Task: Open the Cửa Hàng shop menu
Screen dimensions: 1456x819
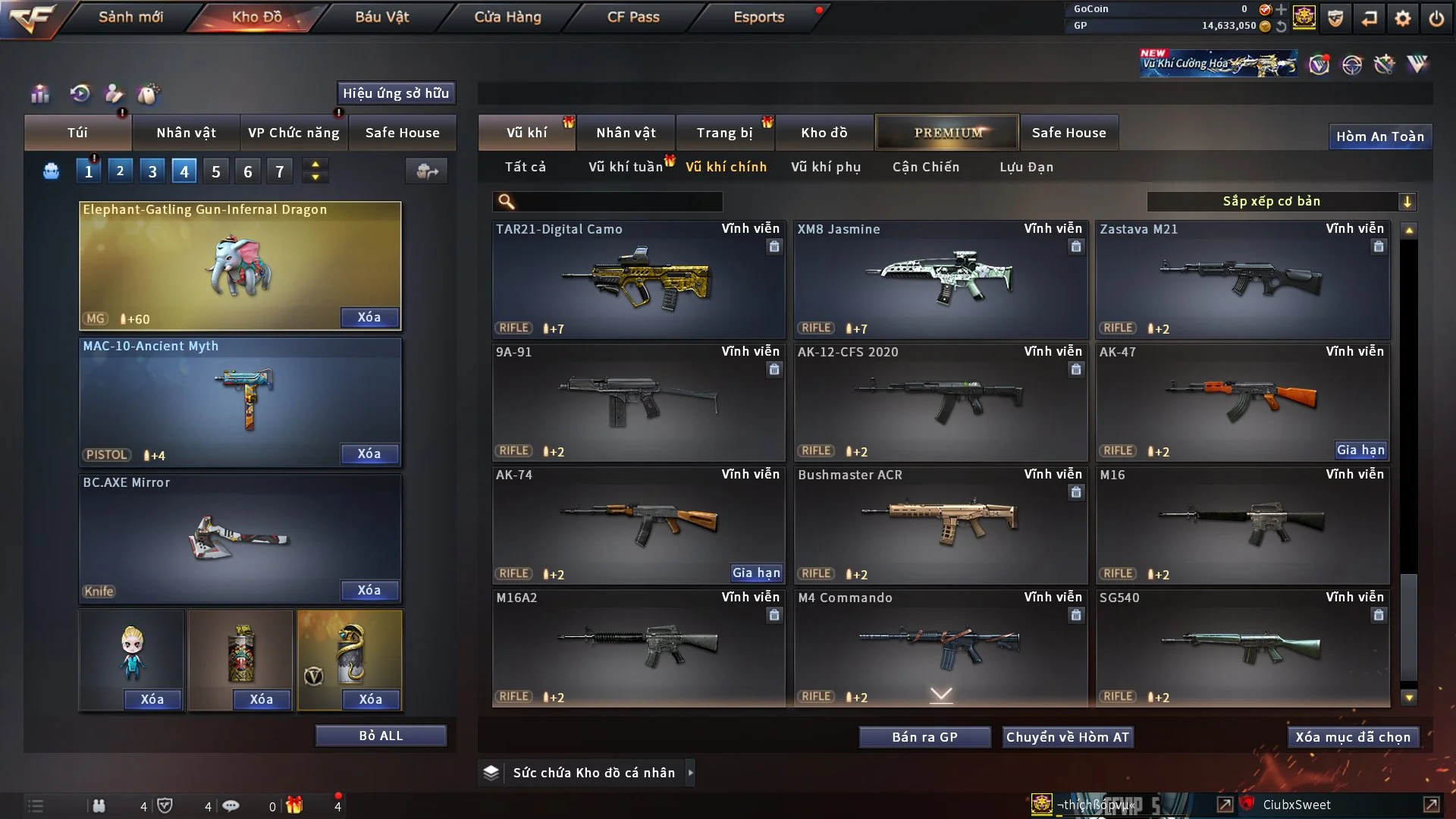Action: (x=507, y=17)
